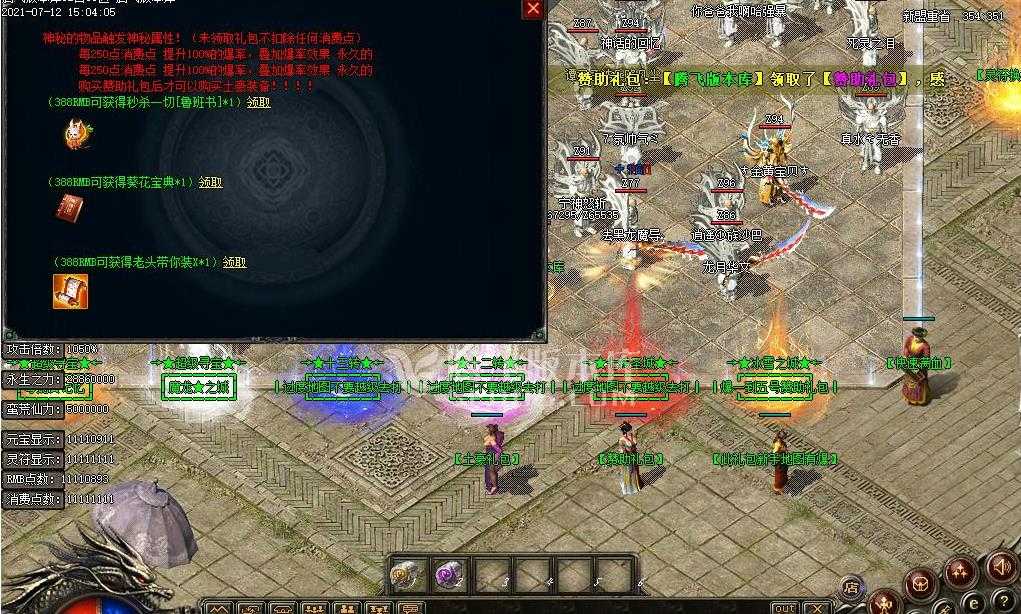Viewport: 1021px width, 614px height.
Task: Click the 'out' logout button
Action: [785, 608]
